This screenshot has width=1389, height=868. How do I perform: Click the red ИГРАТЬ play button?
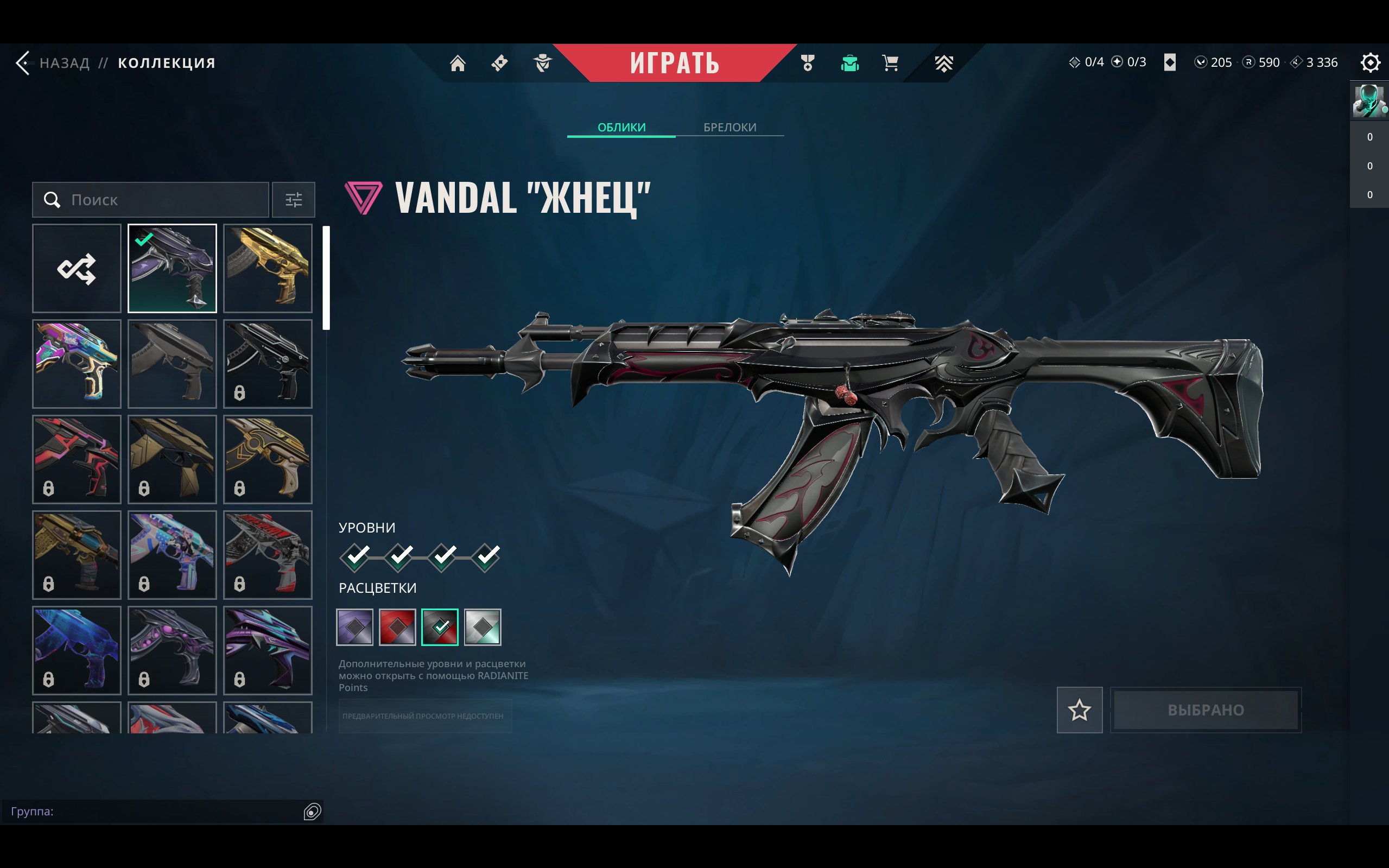coord(674,62)
